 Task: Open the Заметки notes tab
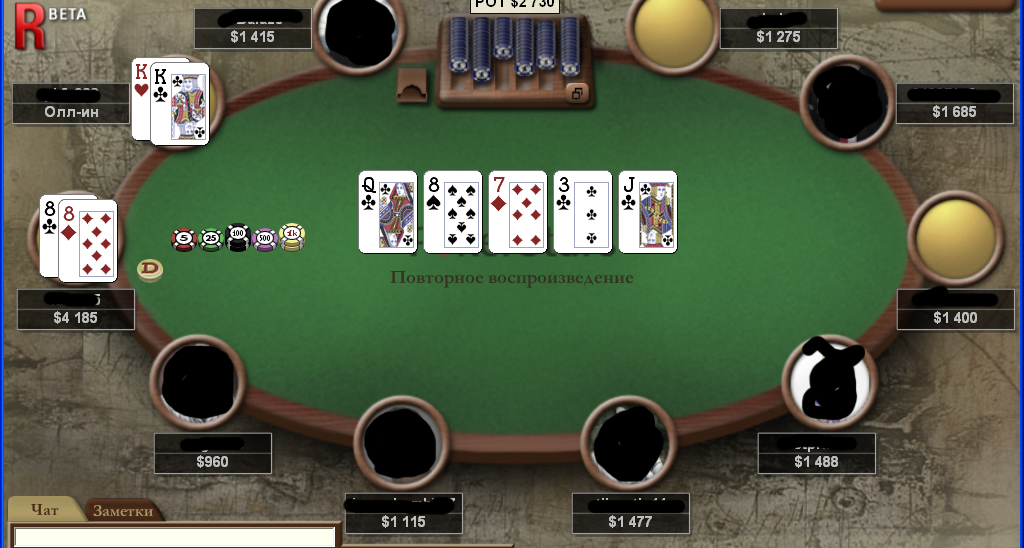123,510
